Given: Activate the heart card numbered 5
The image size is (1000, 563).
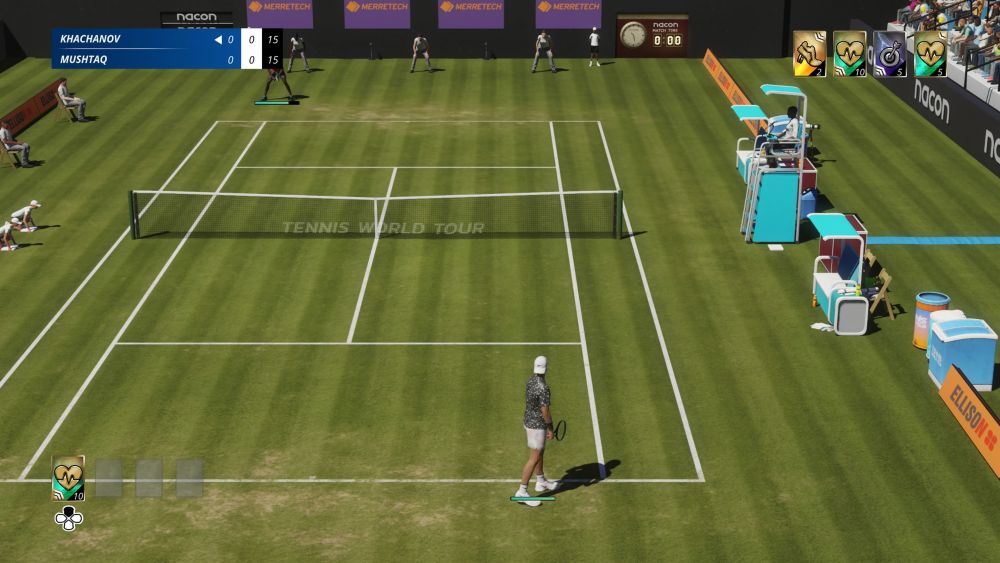Looking at the screenshot, I should pyautogui.click(x=930, y=53).
